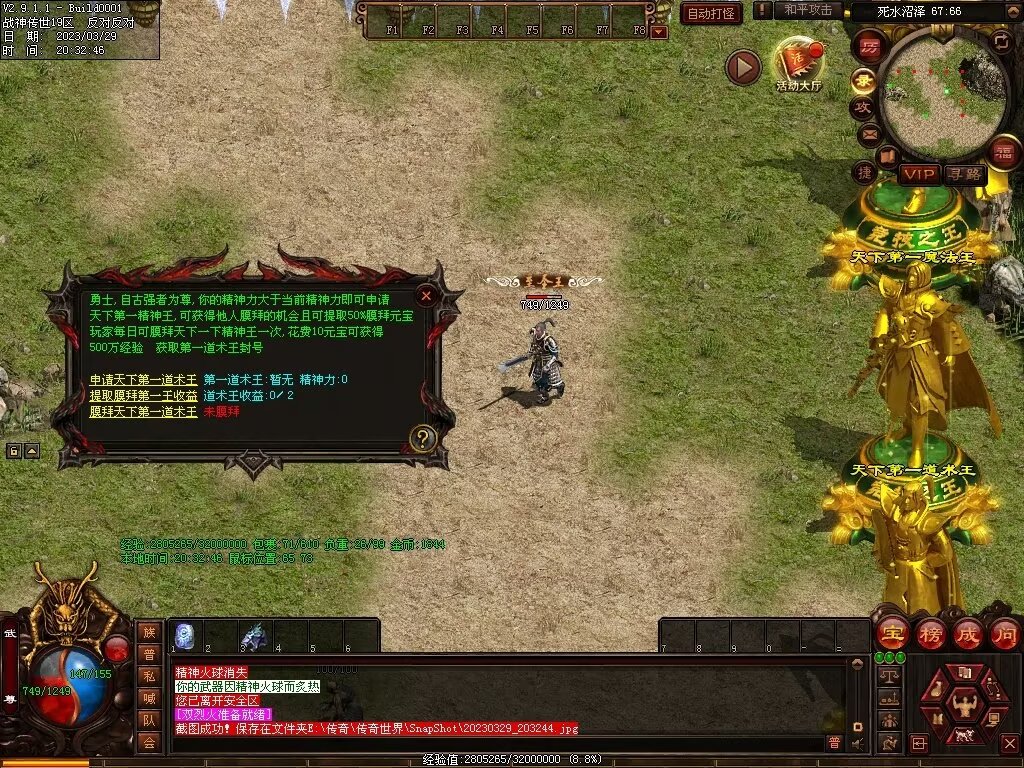The height and width of the screenshot is (768, 1024).
Task: Select the blue rune in hotbar slot 1
Action: tap(185, 636)
